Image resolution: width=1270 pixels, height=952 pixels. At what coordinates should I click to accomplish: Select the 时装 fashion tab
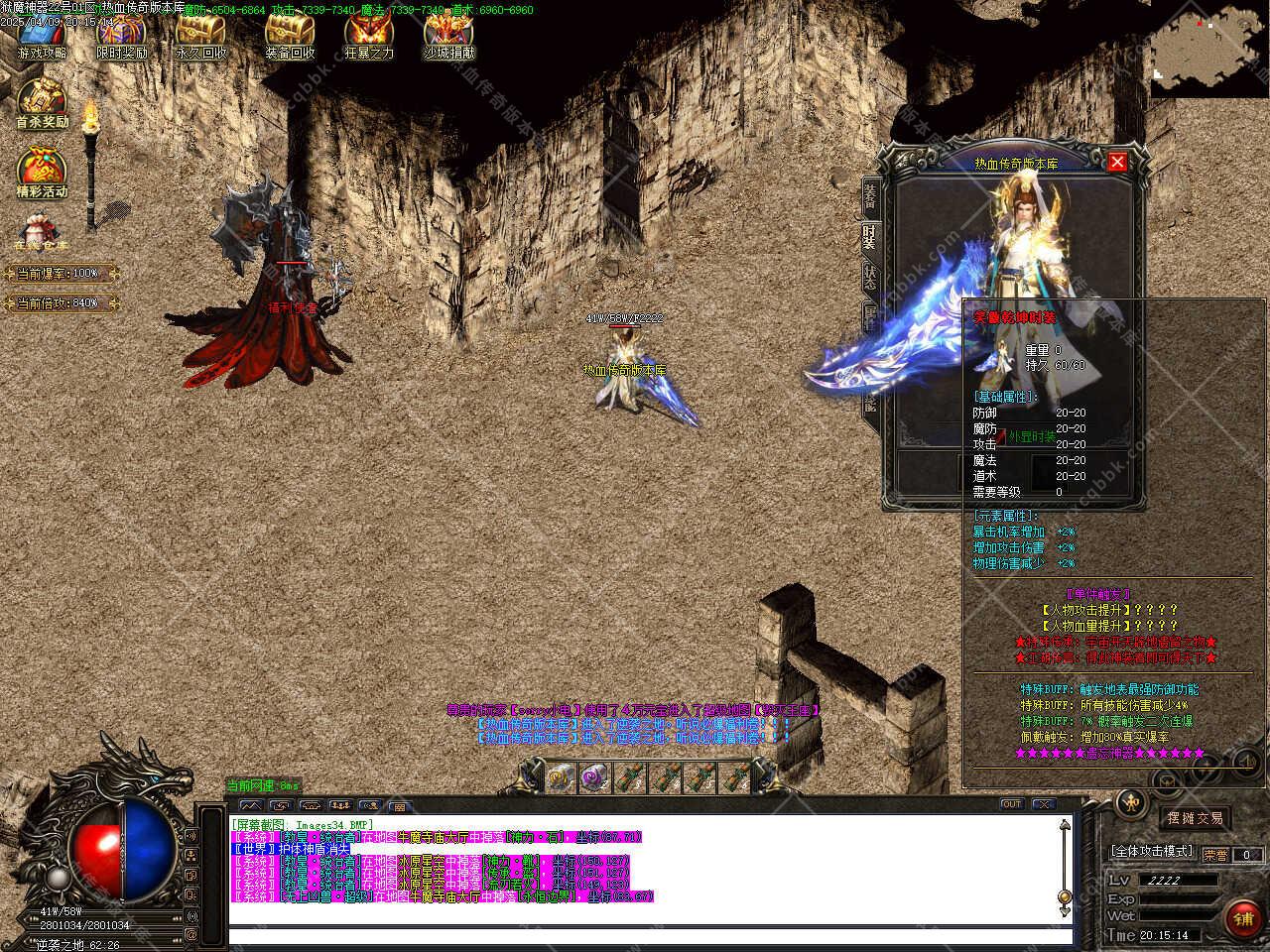(x=869, y=238)
